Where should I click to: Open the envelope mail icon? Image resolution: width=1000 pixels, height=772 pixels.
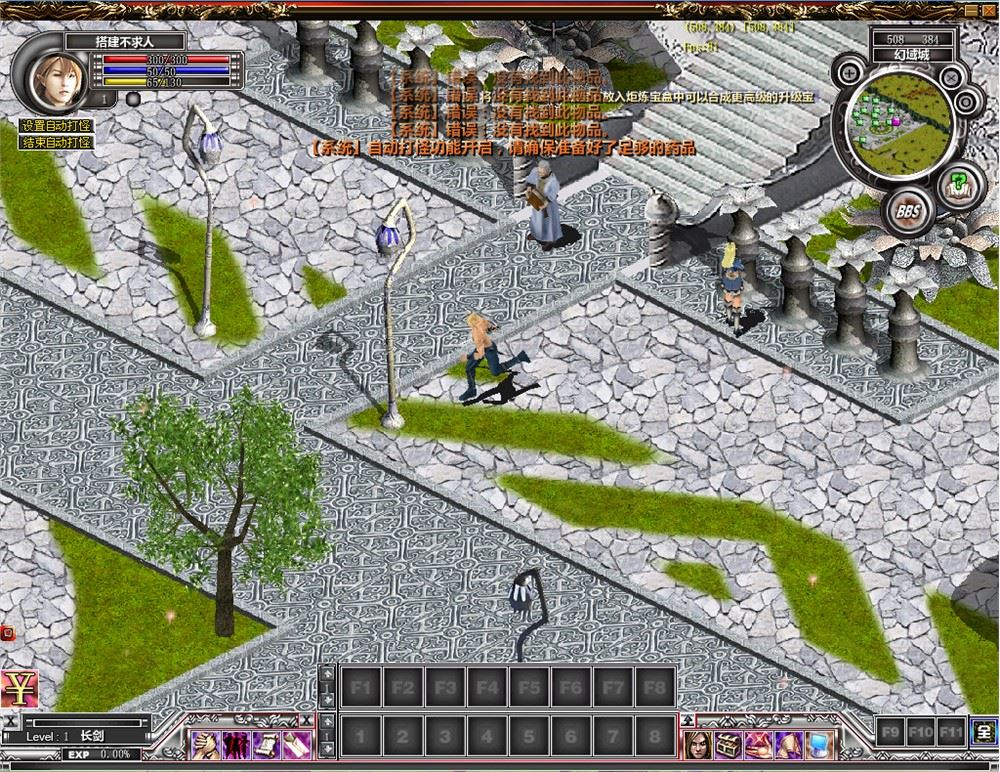pos(294,745)
